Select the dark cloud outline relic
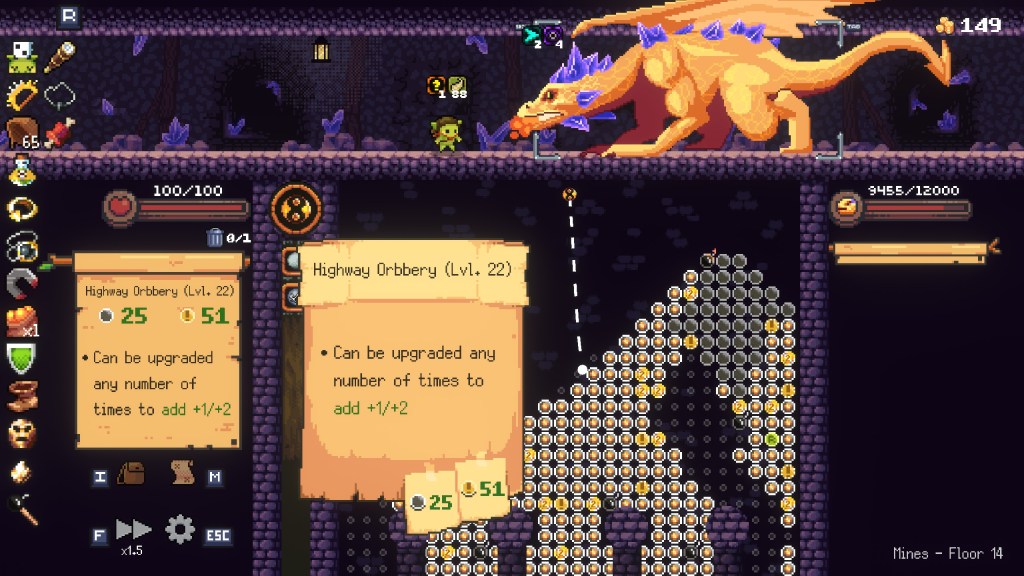 [x=60, y=95]
